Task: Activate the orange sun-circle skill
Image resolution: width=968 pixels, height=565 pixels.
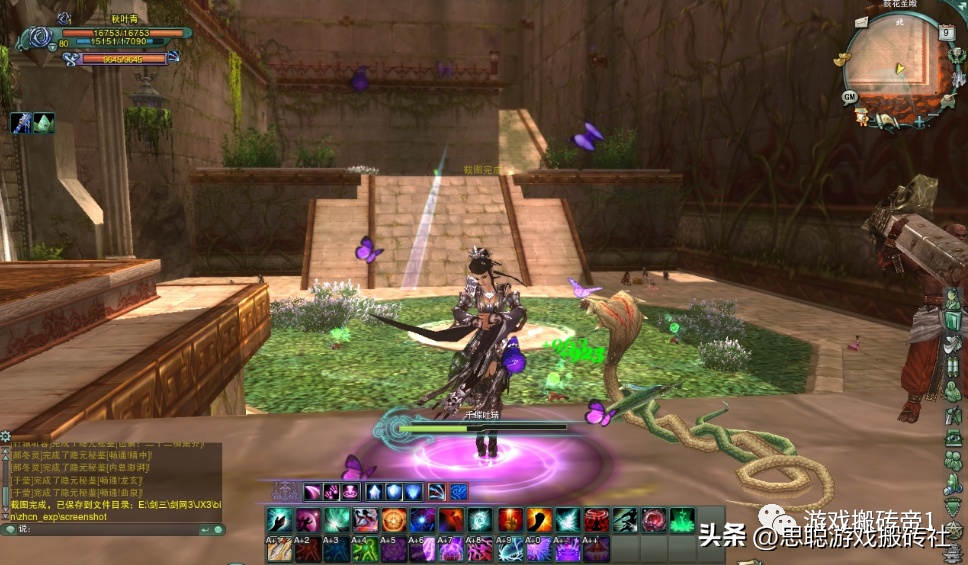Action: pos(394,520)
